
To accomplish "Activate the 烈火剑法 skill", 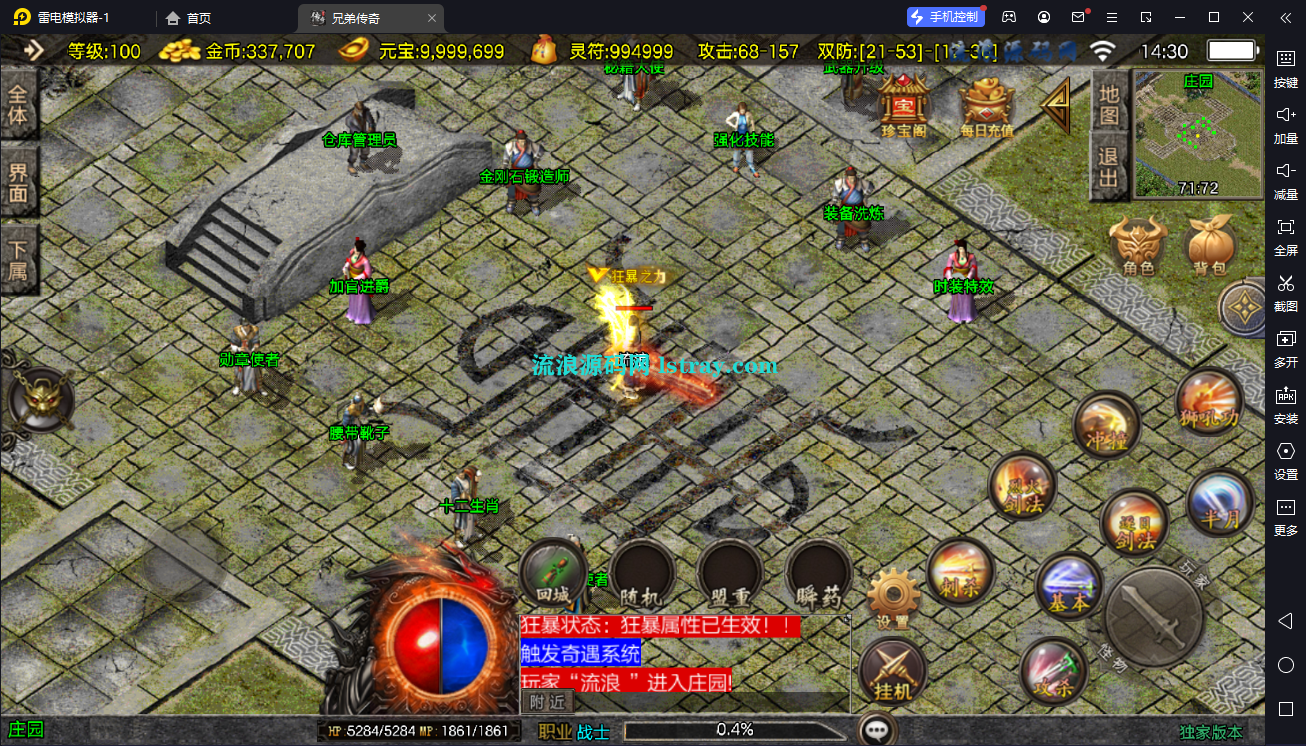I will [x=1021, y=487].
